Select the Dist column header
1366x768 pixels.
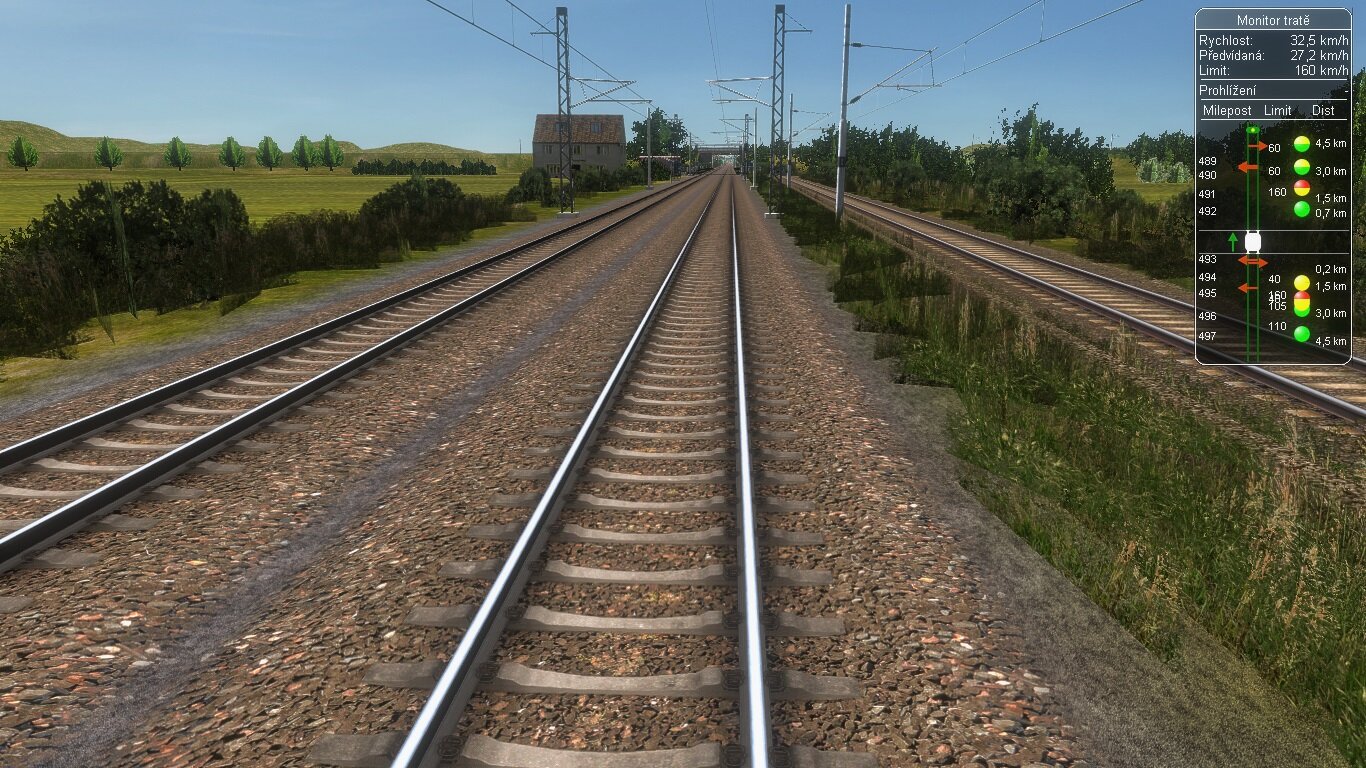1324,111
